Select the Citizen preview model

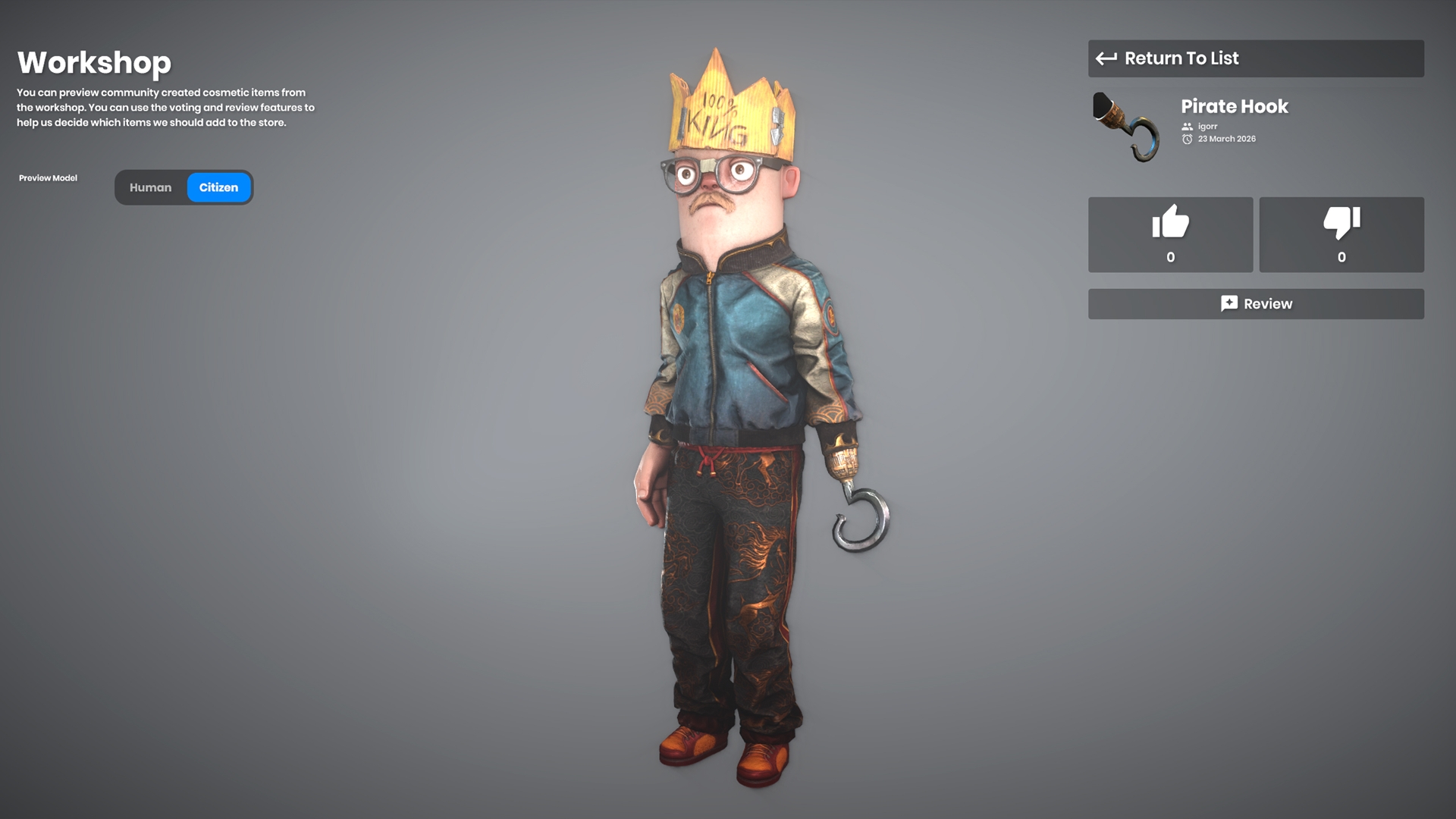(x=218, y=187)
